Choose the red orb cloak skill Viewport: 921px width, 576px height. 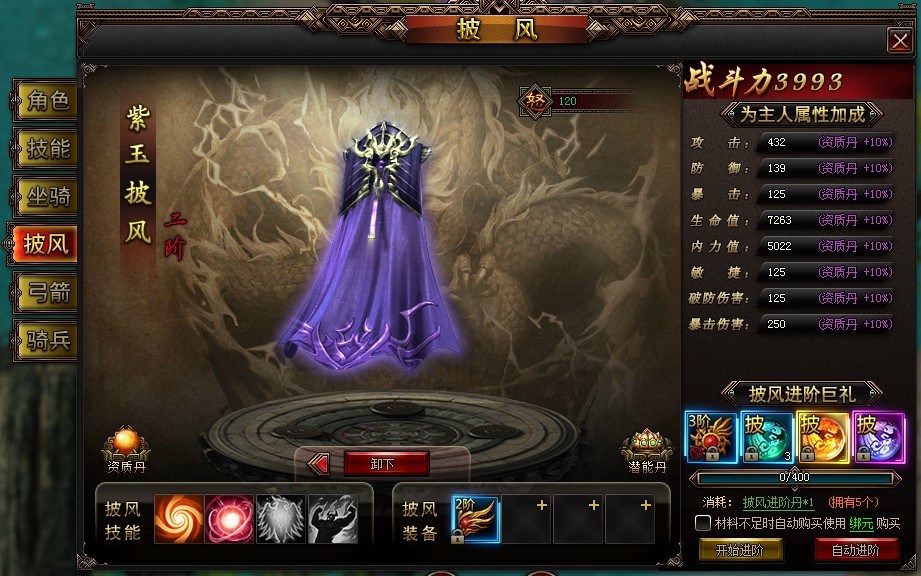point(229,520)
